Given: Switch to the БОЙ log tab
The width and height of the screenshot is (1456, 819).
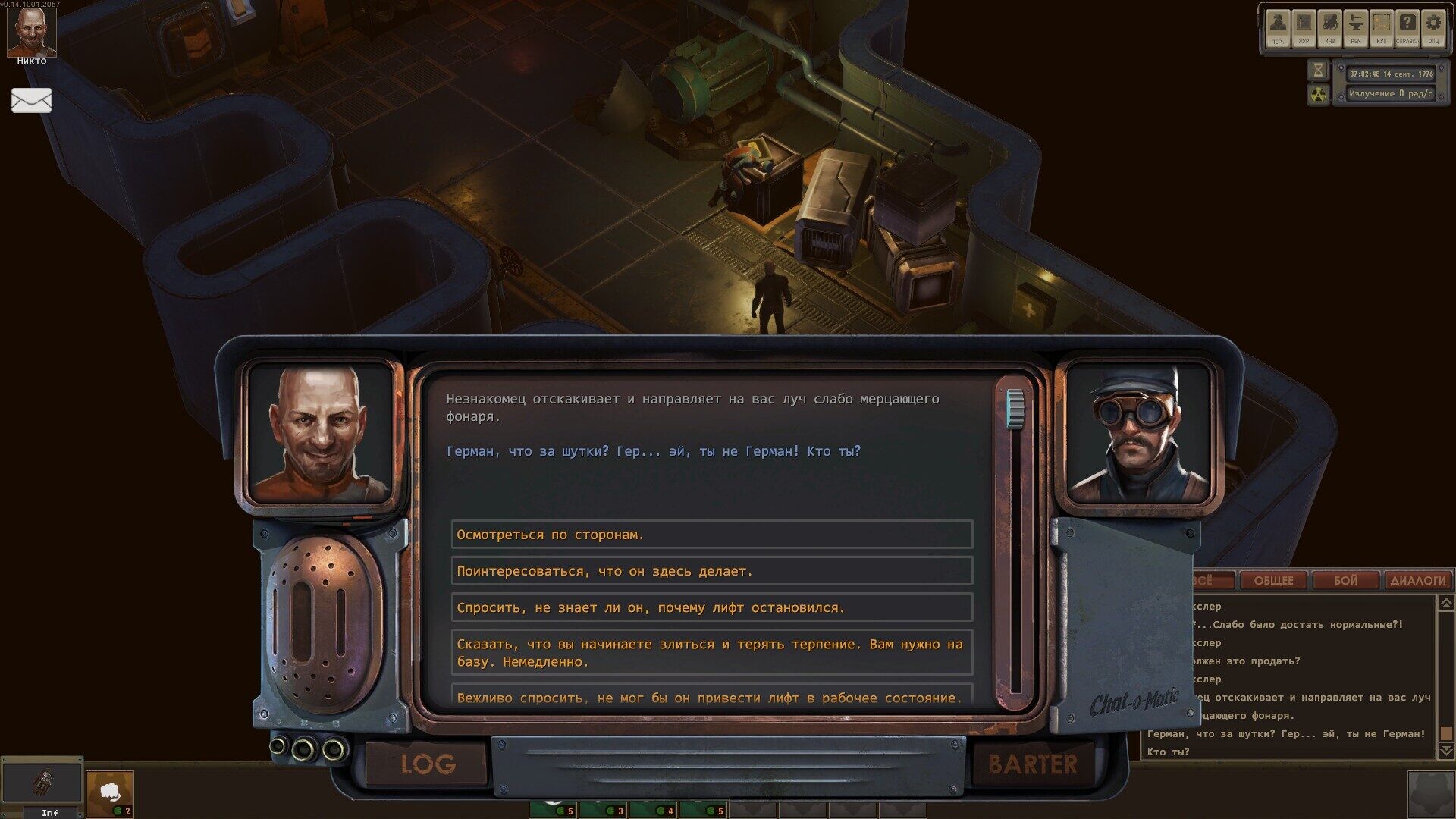Looking at the screenshot, I should point(1345,581).
